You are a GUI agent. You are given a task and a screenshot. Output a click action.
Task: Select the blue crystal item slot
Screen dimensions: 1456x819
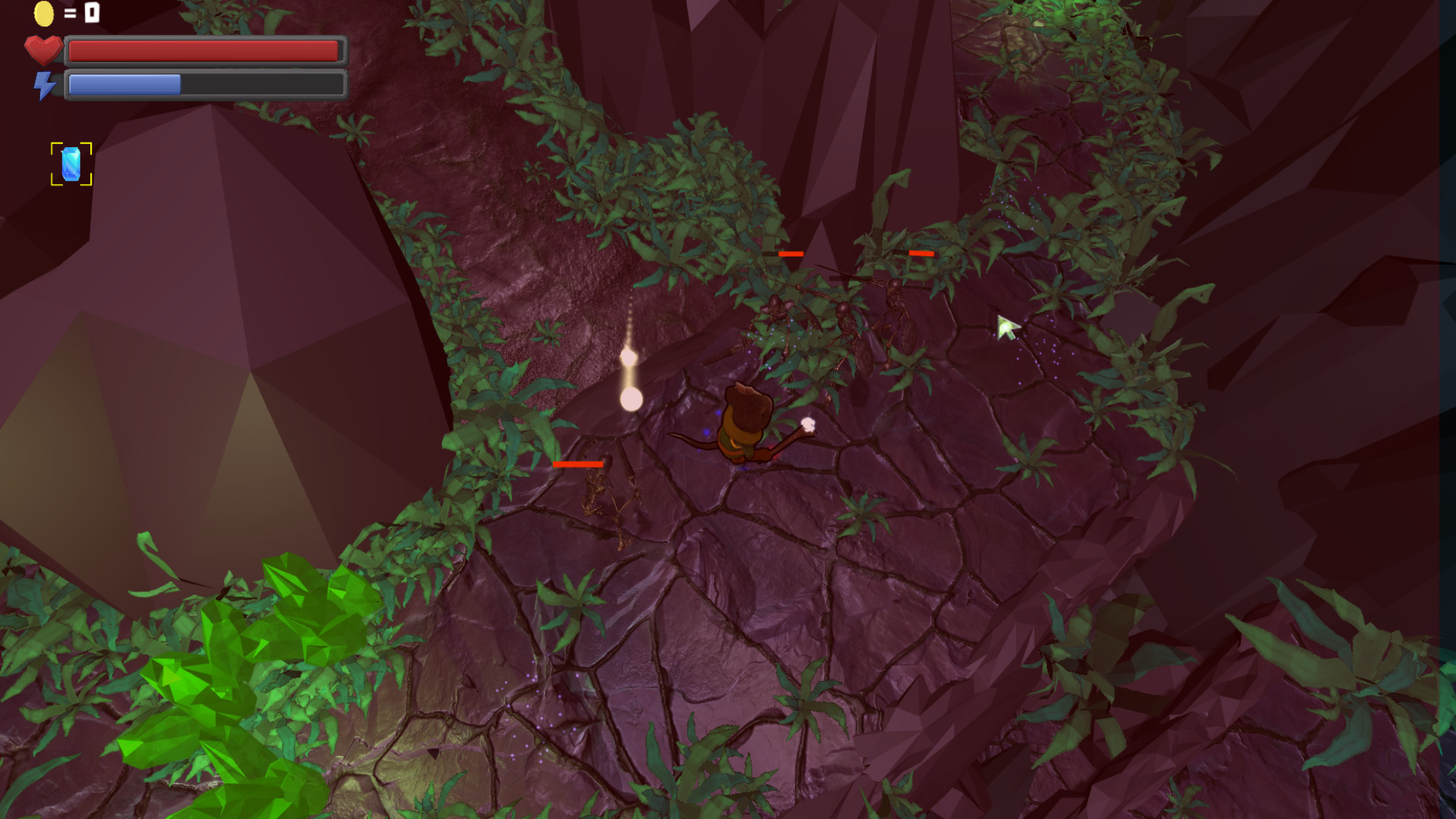[71, 164]
